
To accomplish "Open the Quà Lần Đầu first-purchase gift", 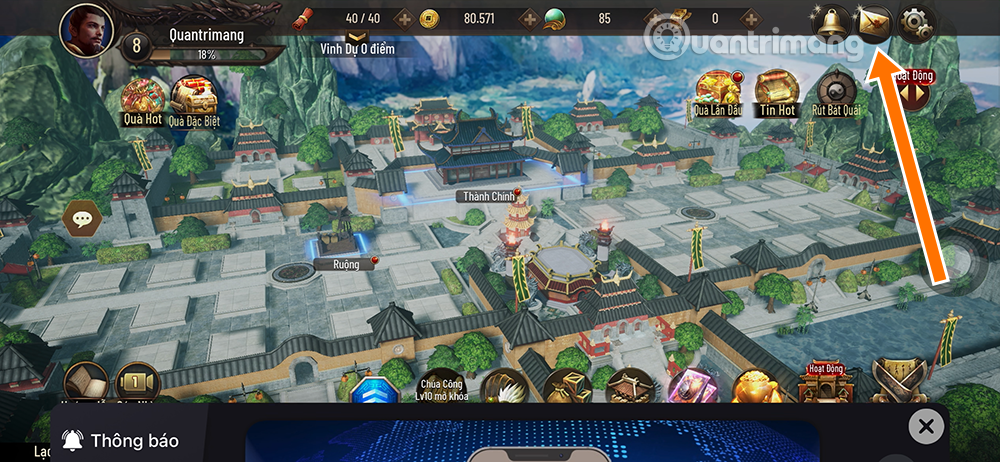I will [715, 90].
